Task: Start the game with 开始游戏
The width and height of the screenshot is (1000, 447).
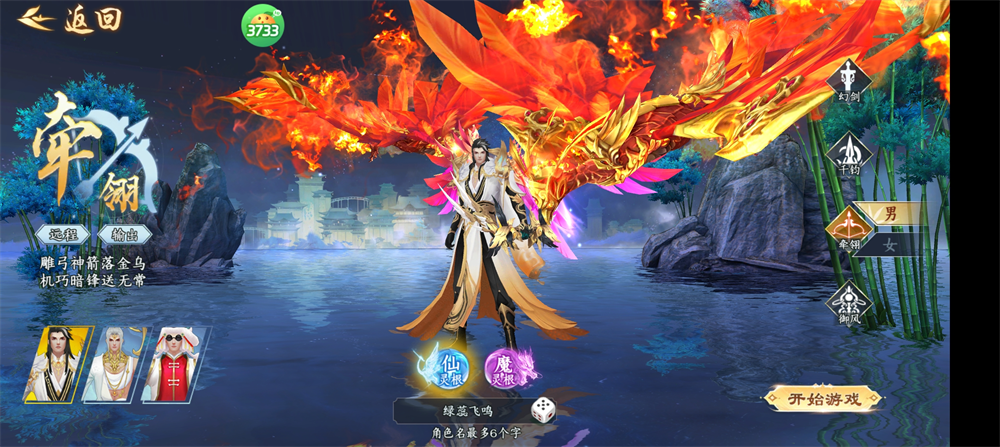Action: click(822, 399)
